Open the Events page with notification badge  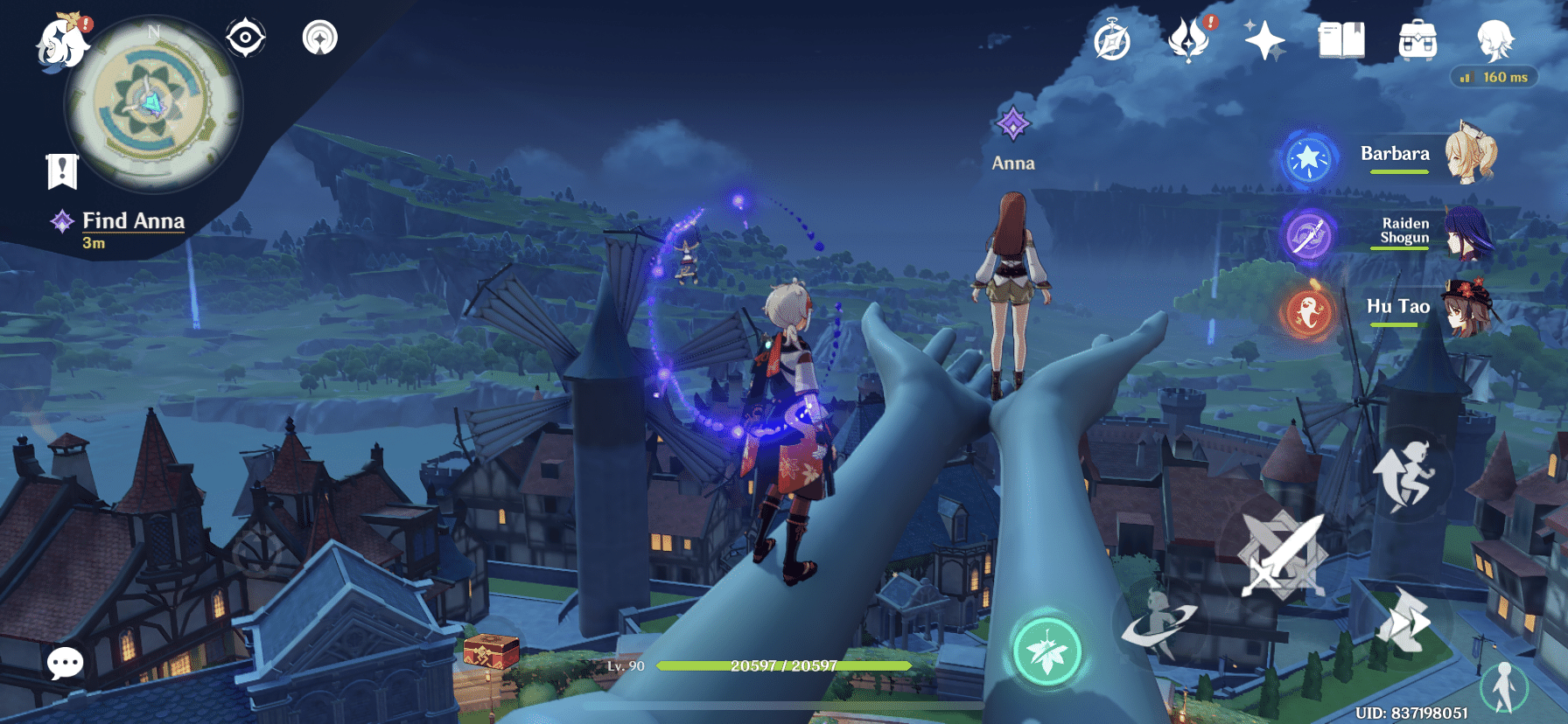tap(1190, 39)
